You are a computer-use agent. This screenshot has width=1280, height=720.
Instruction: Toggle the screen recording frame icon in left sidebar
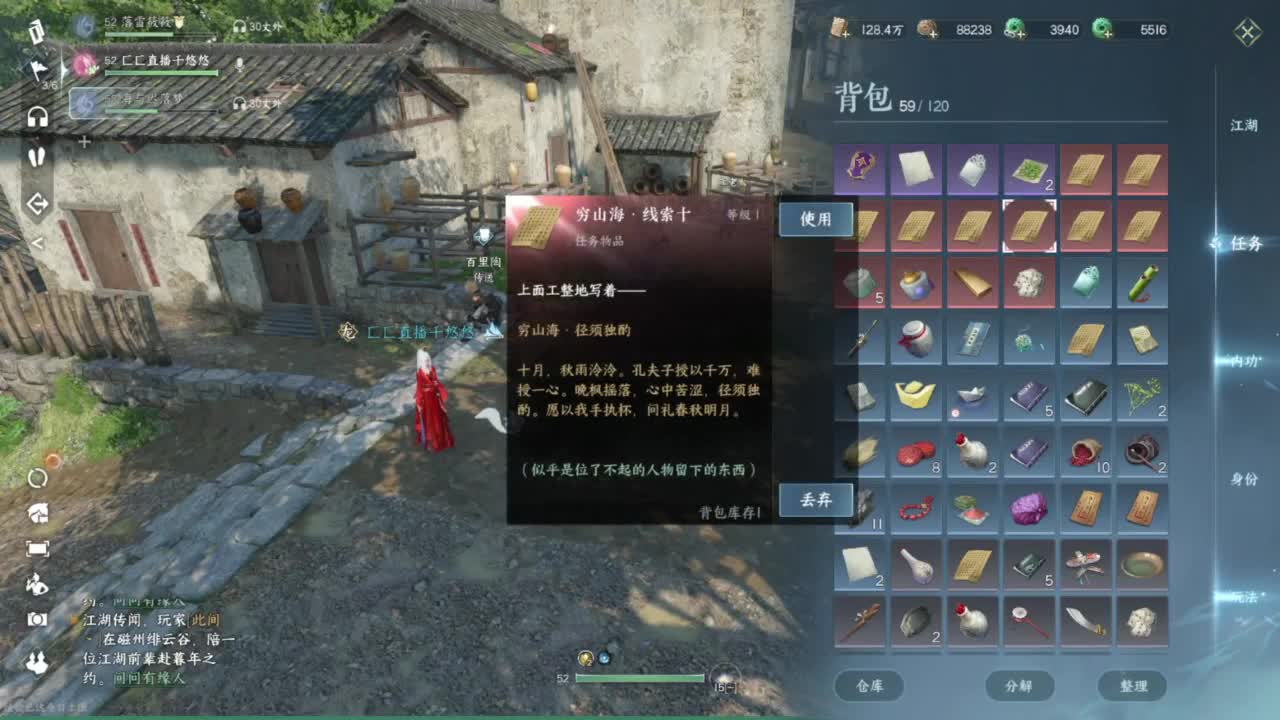(x=36, y=546)
